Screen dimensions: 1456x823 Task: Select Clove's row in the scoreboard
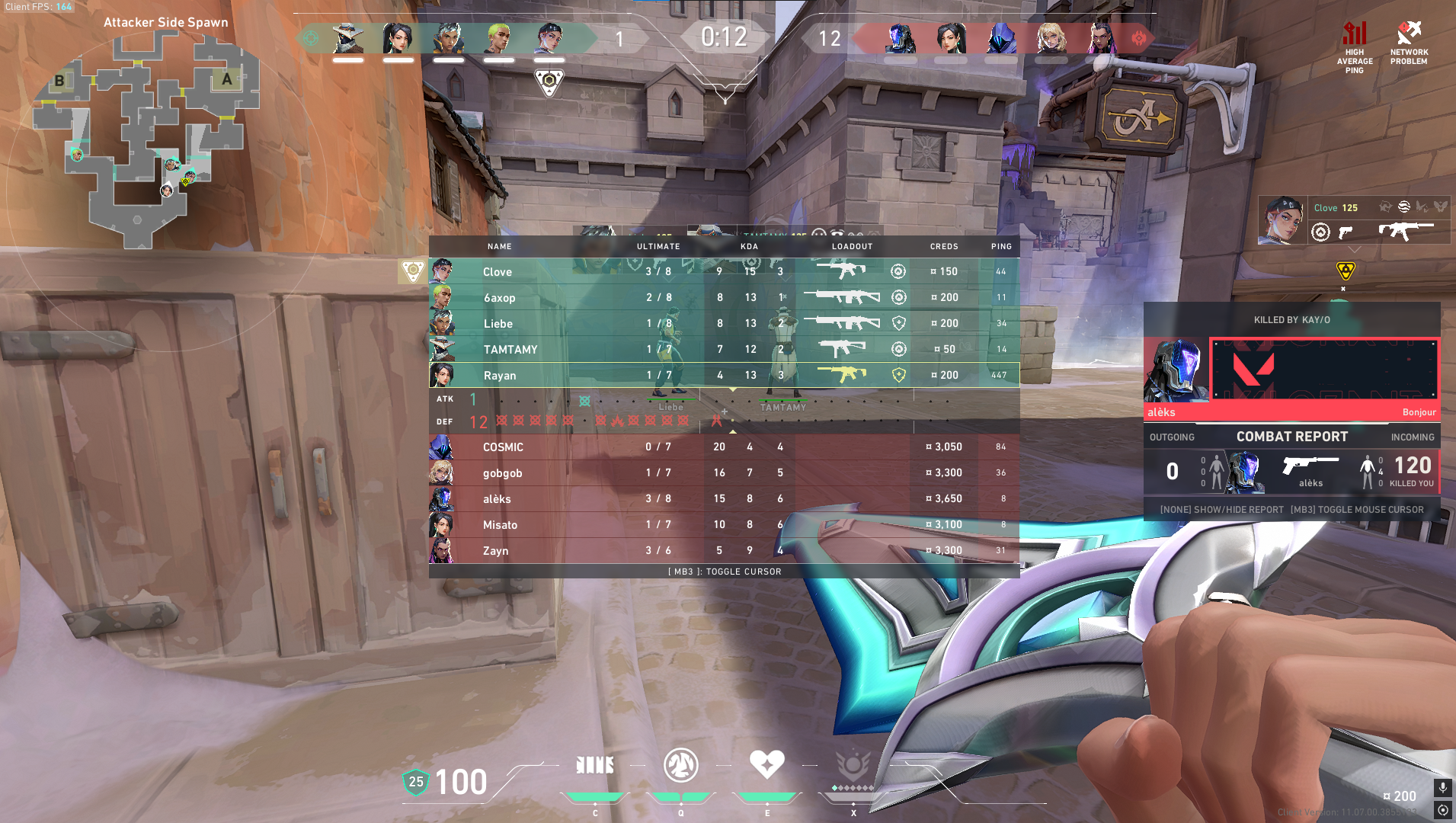point(724,271)
